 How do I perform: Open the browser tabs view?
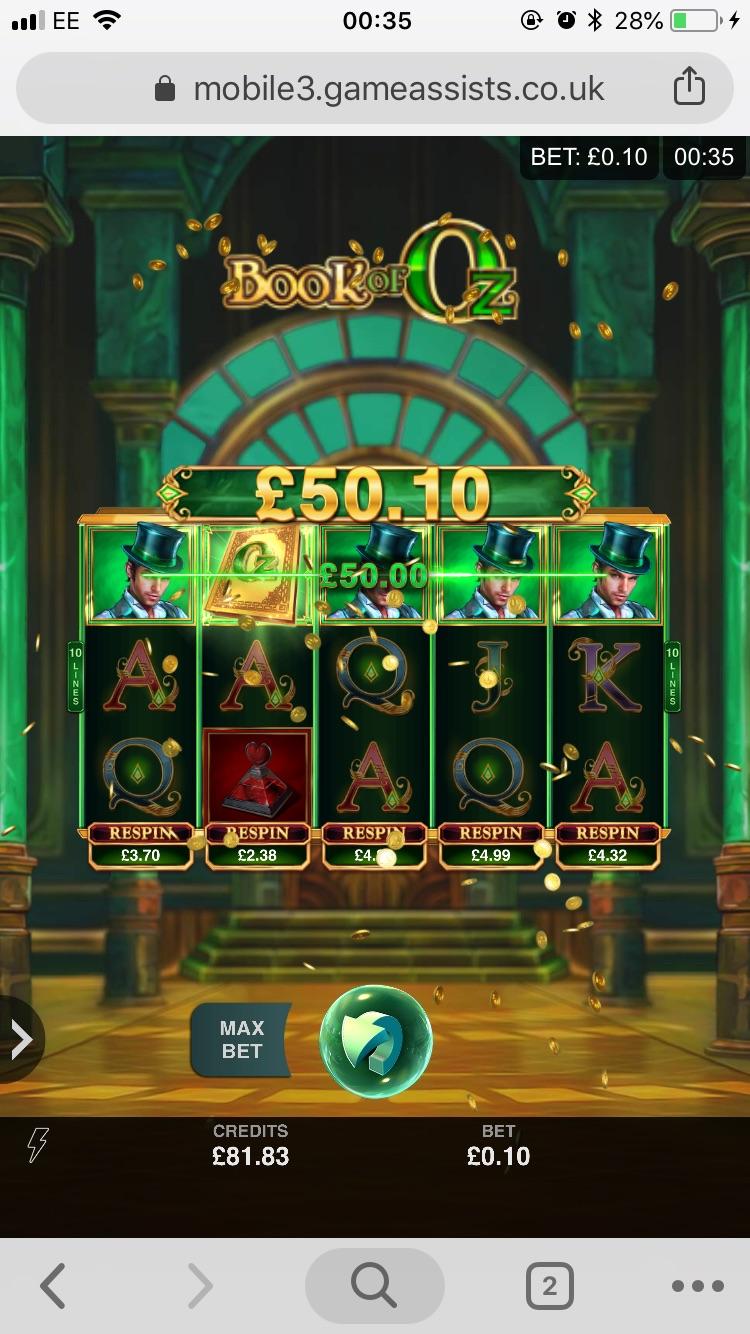pyautogui.click(x=549, y=1286)
